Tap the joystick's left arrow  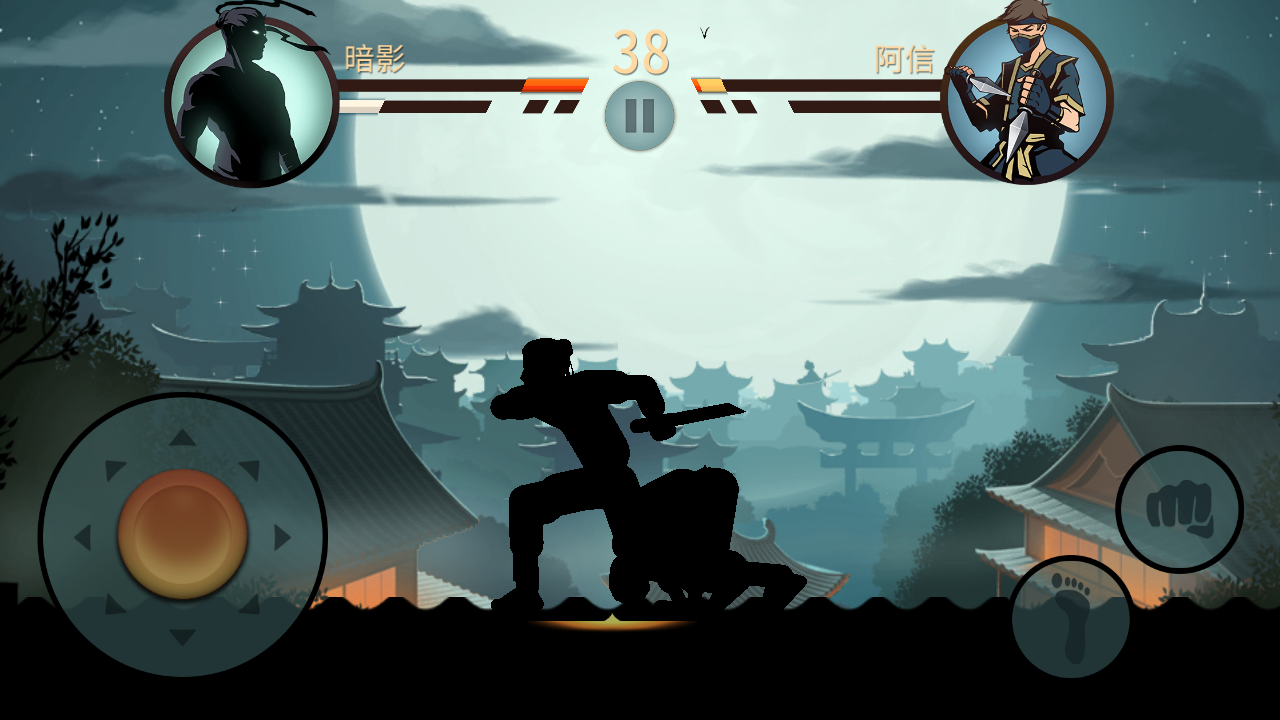pyautogui.click(x=82, y=537)
